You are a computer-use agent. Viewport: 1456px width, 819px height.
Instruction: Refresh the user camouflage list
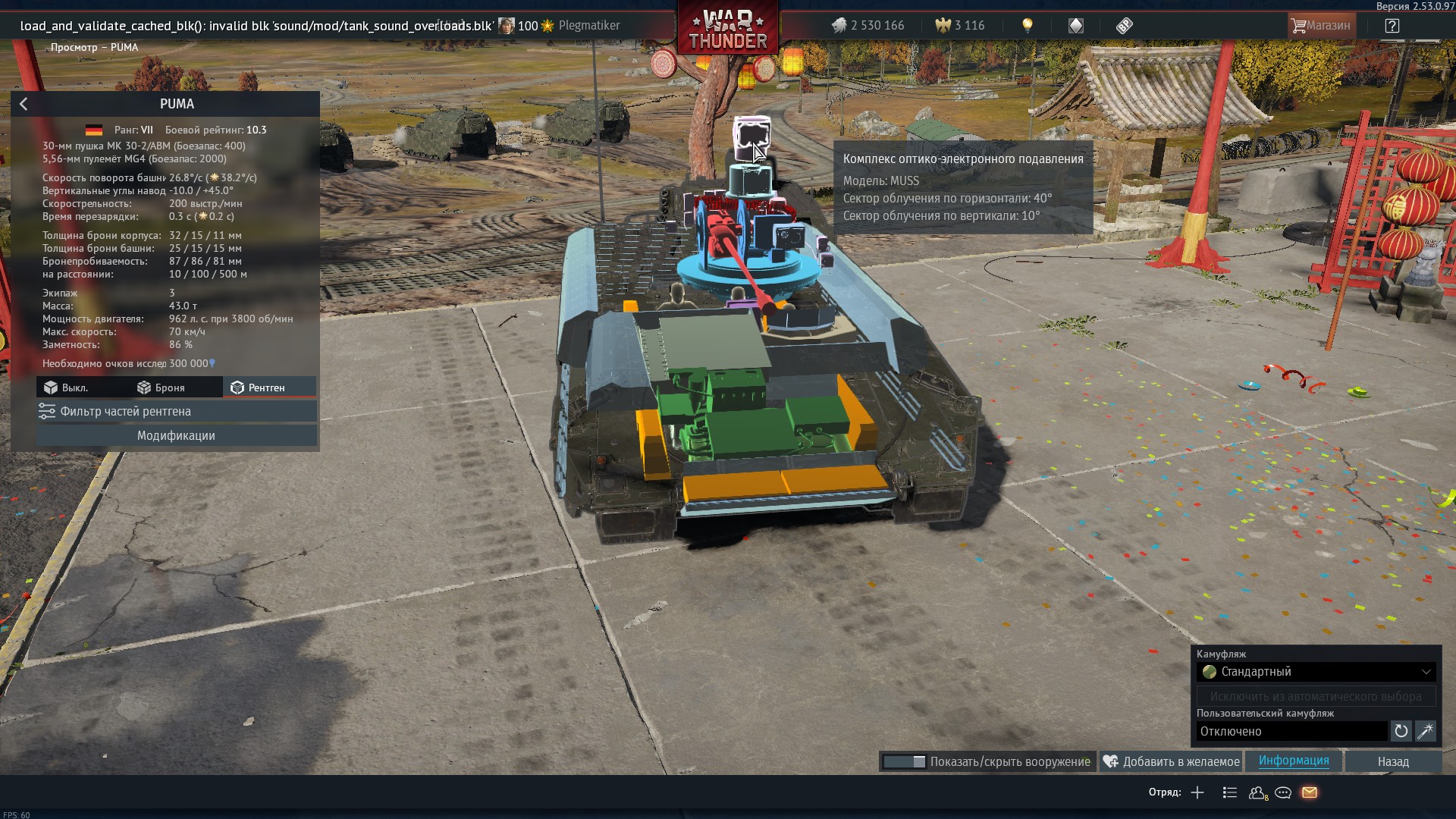pyautogui.click(x=1401, y=731)
